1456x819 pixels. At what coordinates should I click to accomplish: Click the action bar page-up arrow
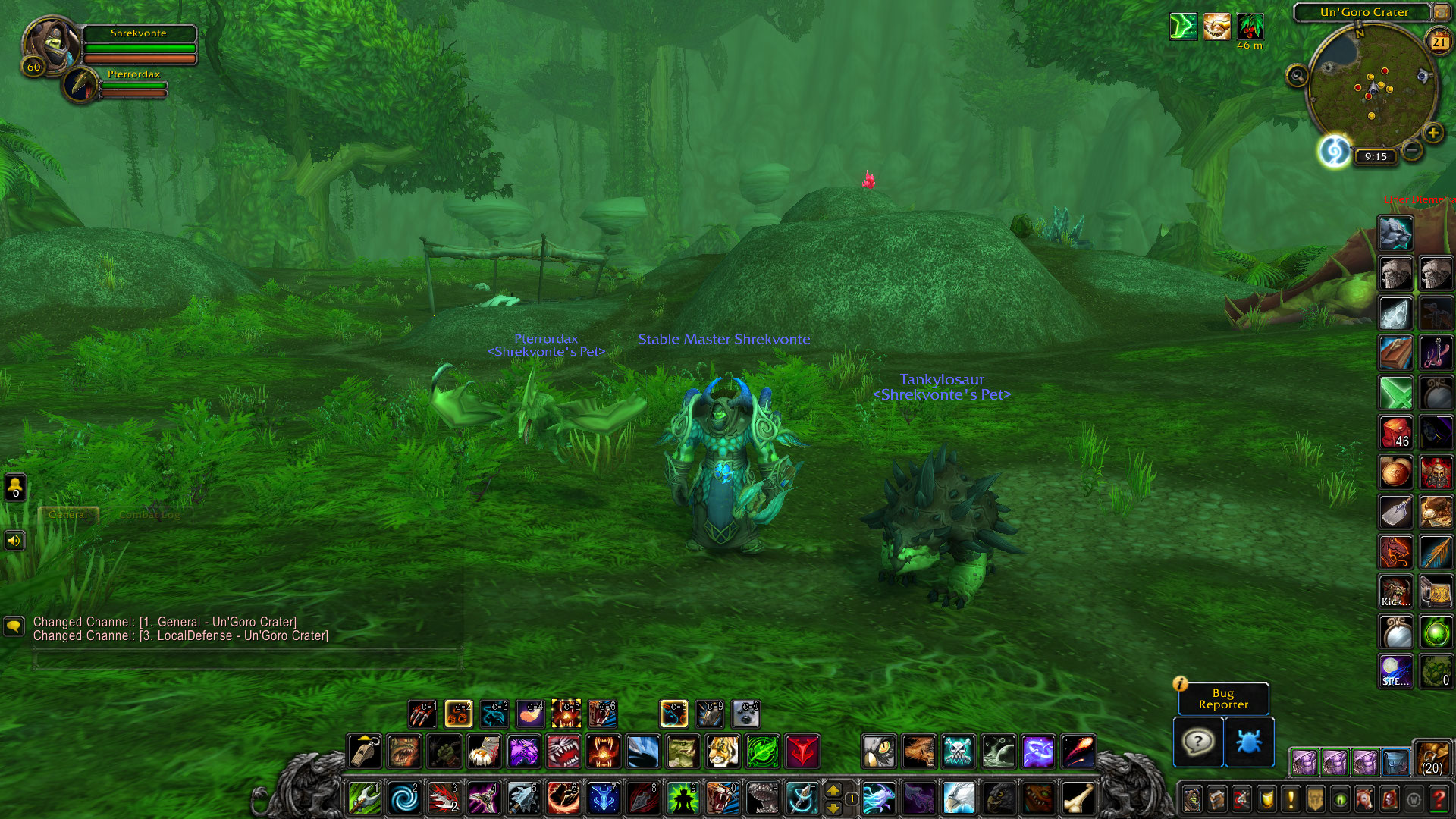pos(834,789)
